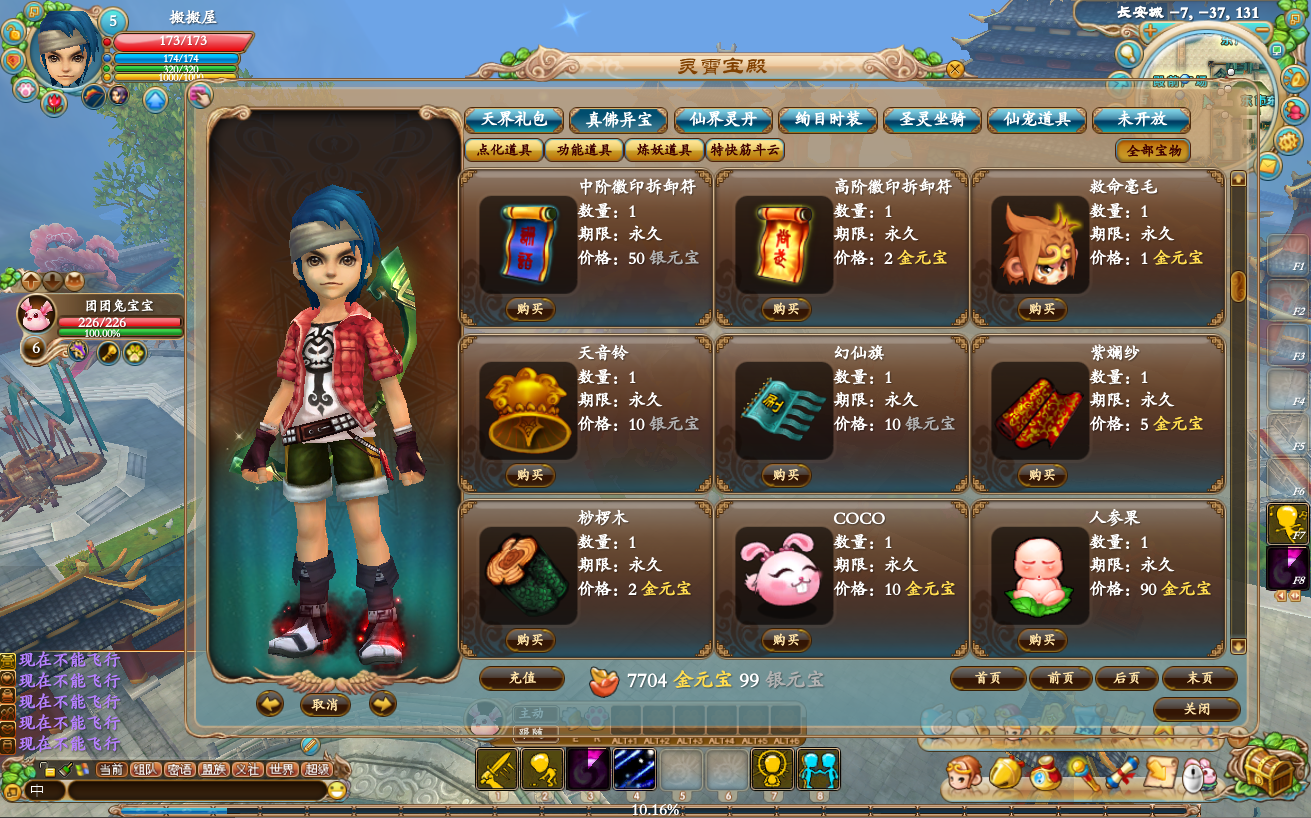Show the 圣灵坐骑 mounts tab
This screenshot has width=1311, height=818.
pos(932,120)
